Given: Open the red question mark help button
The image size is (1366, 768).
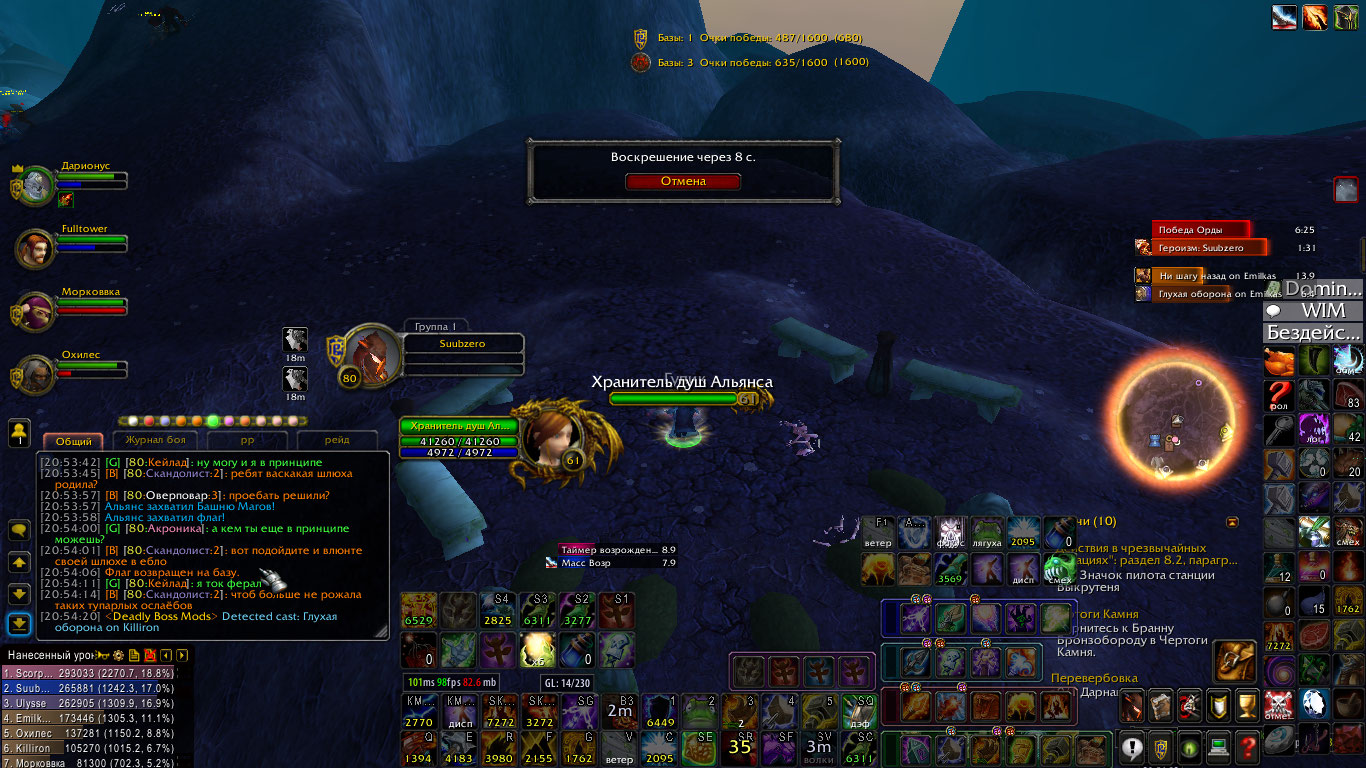Looking at the screenshot, I should 1247,746.
